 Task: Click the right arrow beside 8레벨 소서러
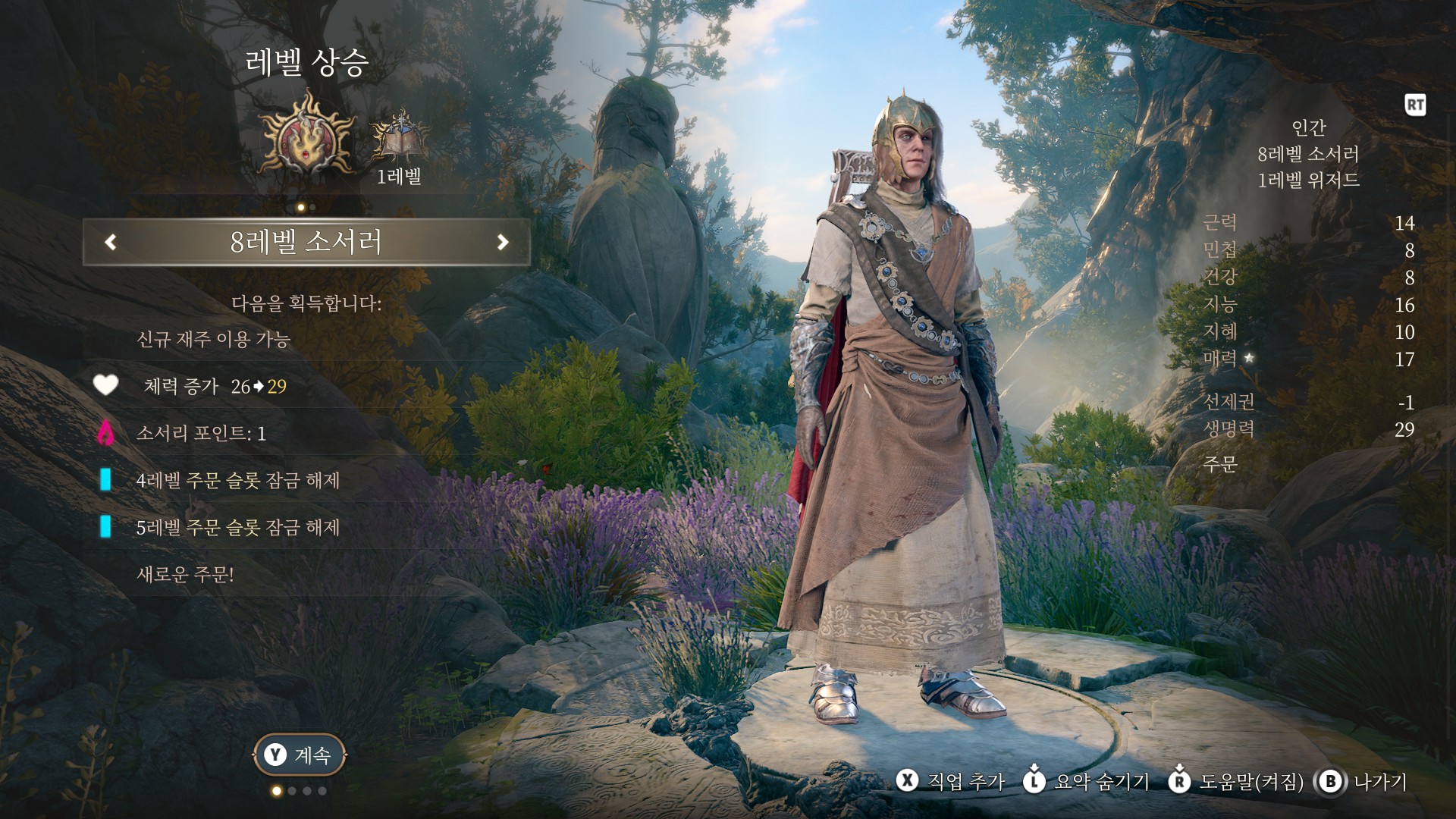502,242
